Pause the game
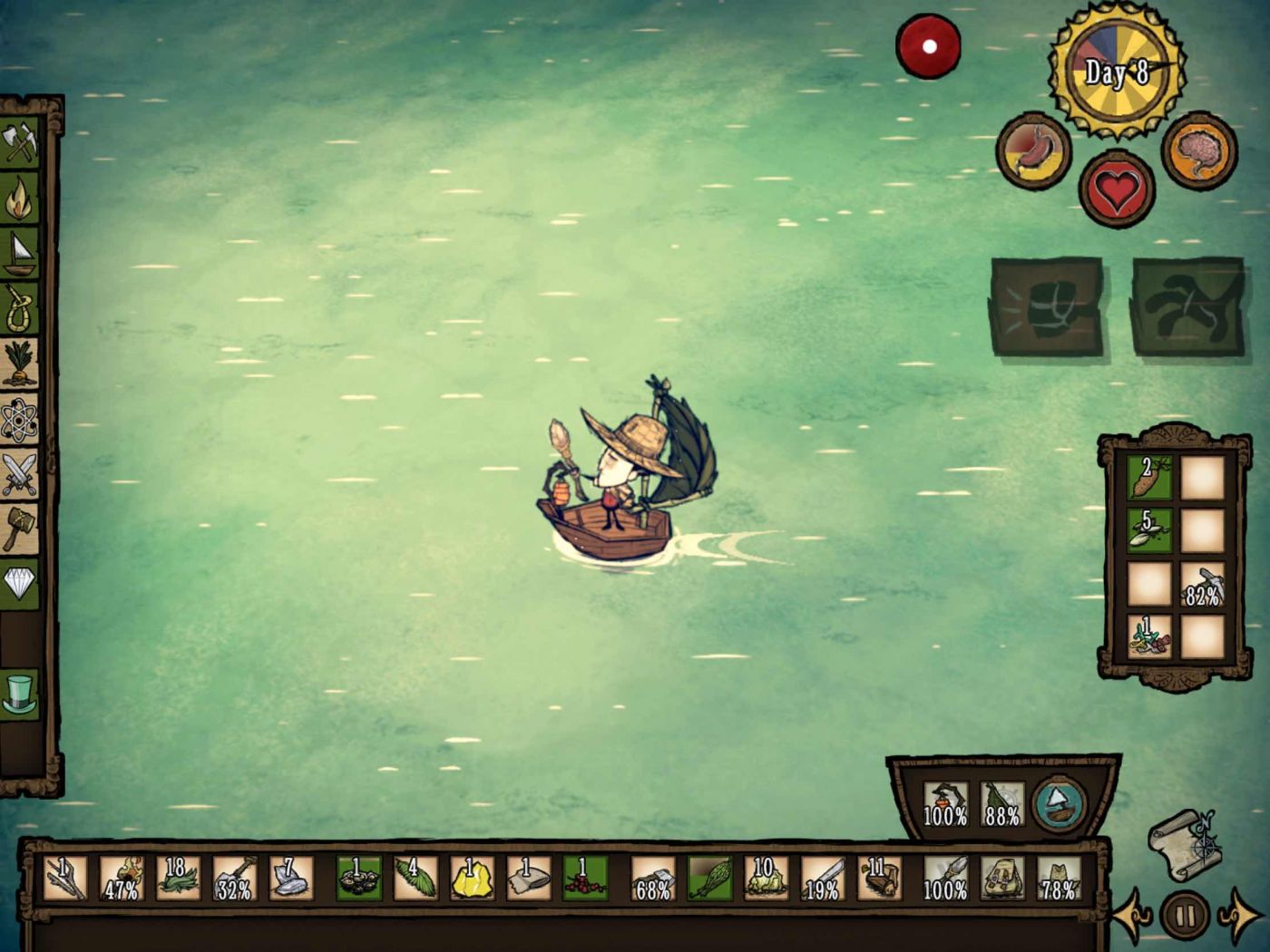The height and width of the screenshot is (952, 1270). point(1185,915)
